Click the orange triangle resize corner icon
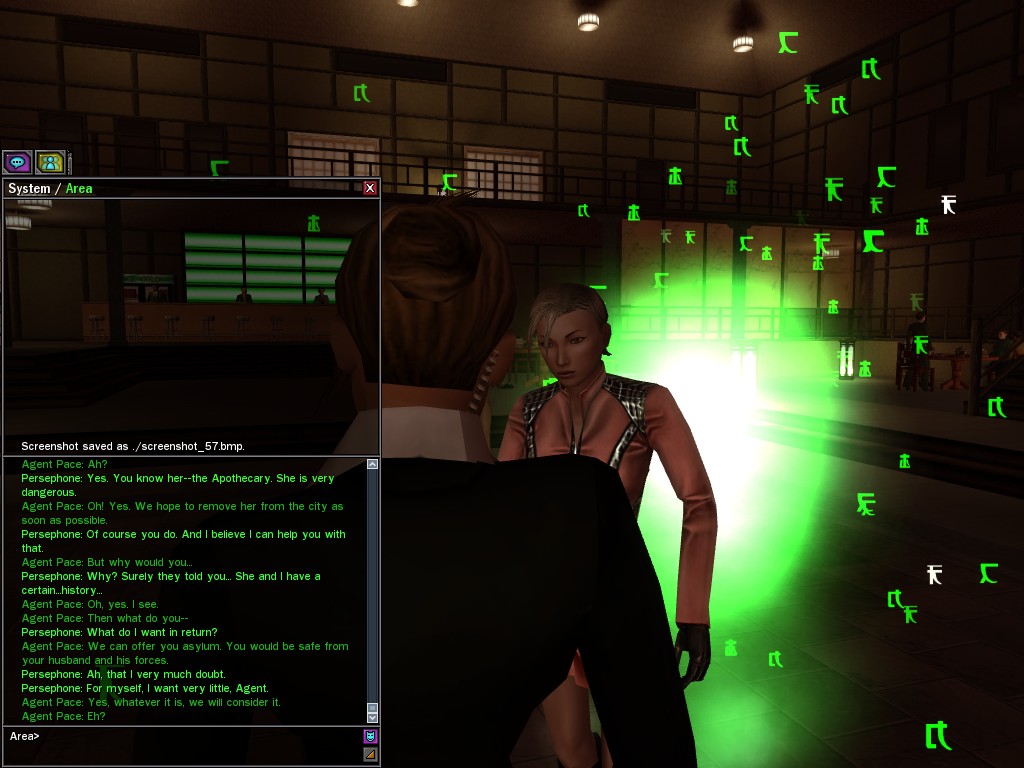This screenshot has height=768, width=1024. 370,754
